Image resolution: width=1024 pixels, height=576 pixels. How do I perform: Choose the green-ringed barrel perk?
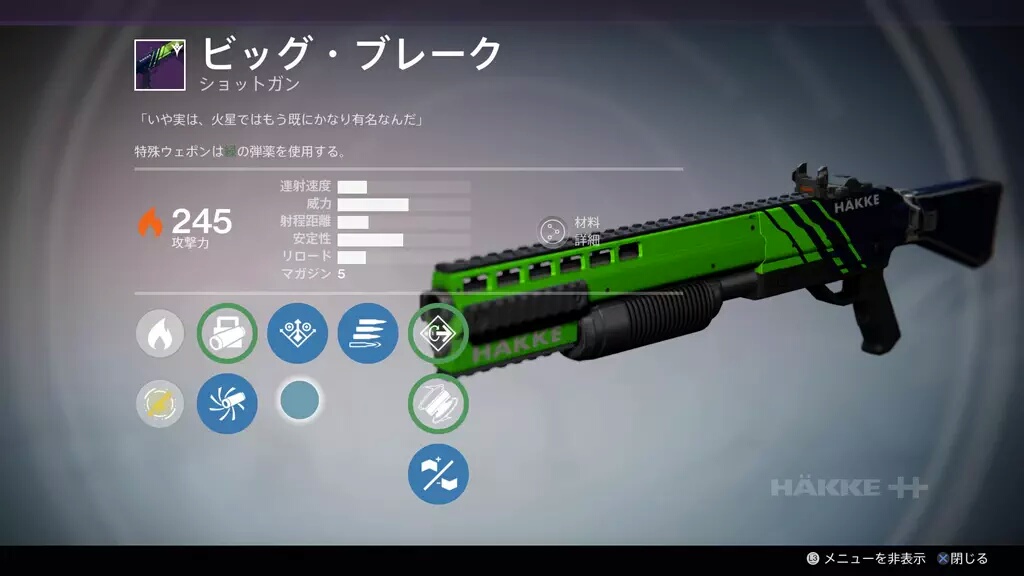[227, 334]
